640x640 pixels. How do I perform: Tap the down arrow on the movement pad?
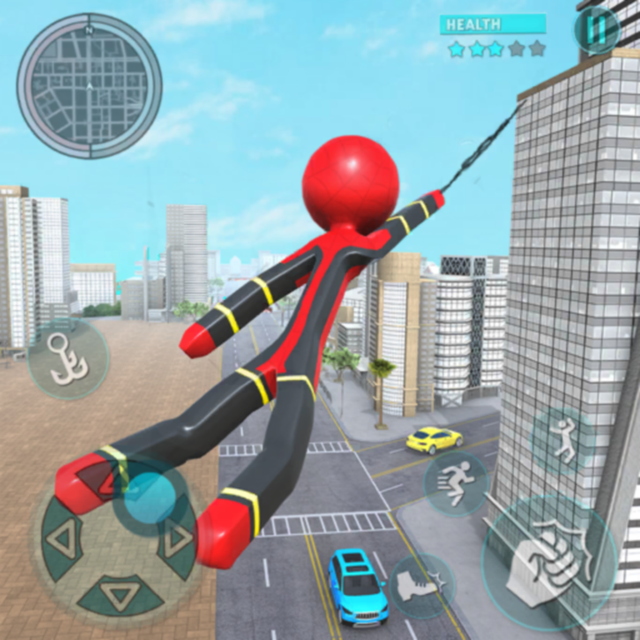(119, 599)
